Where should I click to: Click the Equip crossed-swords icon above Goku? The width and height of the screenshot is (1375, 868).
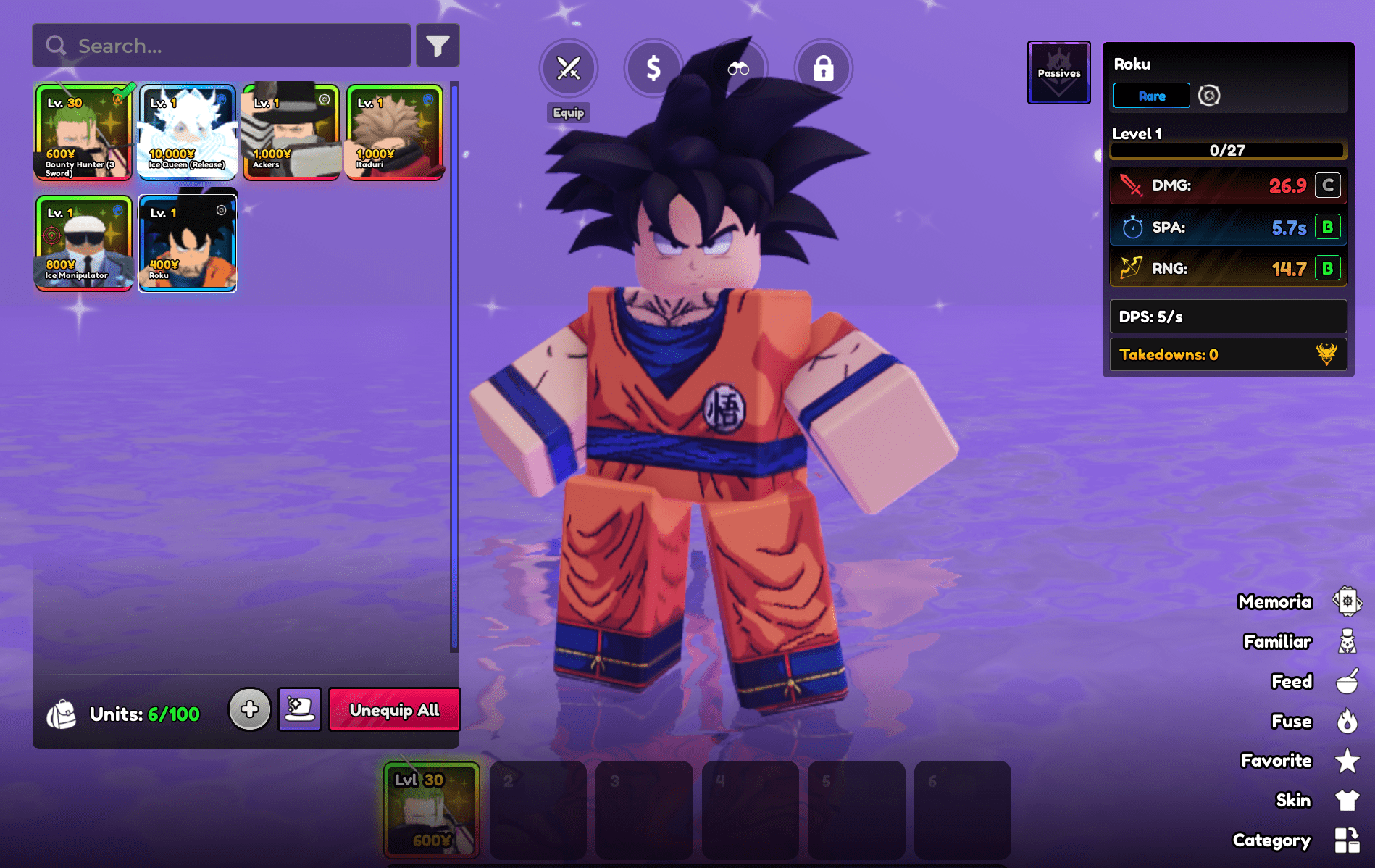568,68
